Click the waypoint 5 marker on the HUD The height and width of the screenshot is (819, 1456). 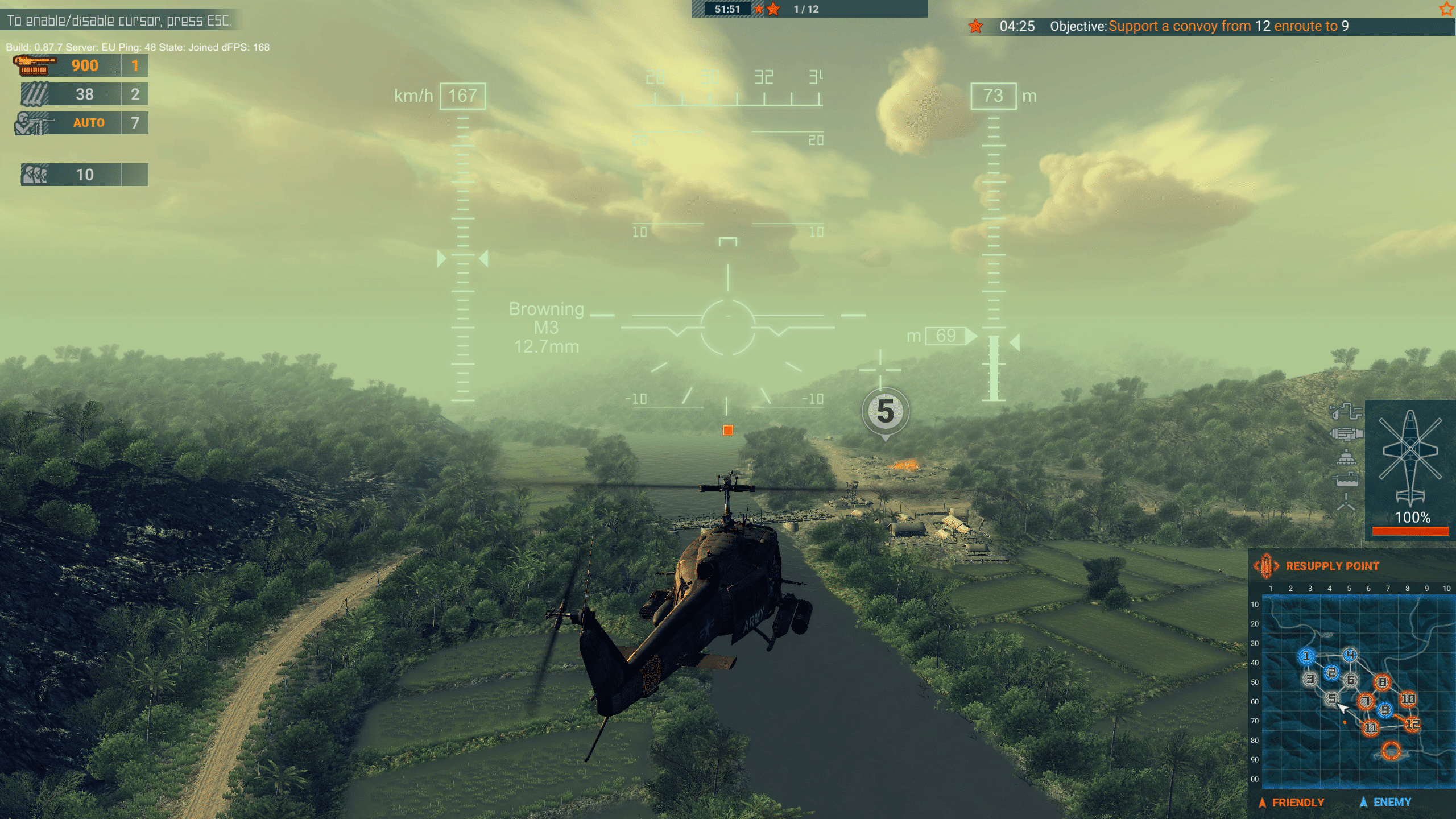click(x=885, y=412)
